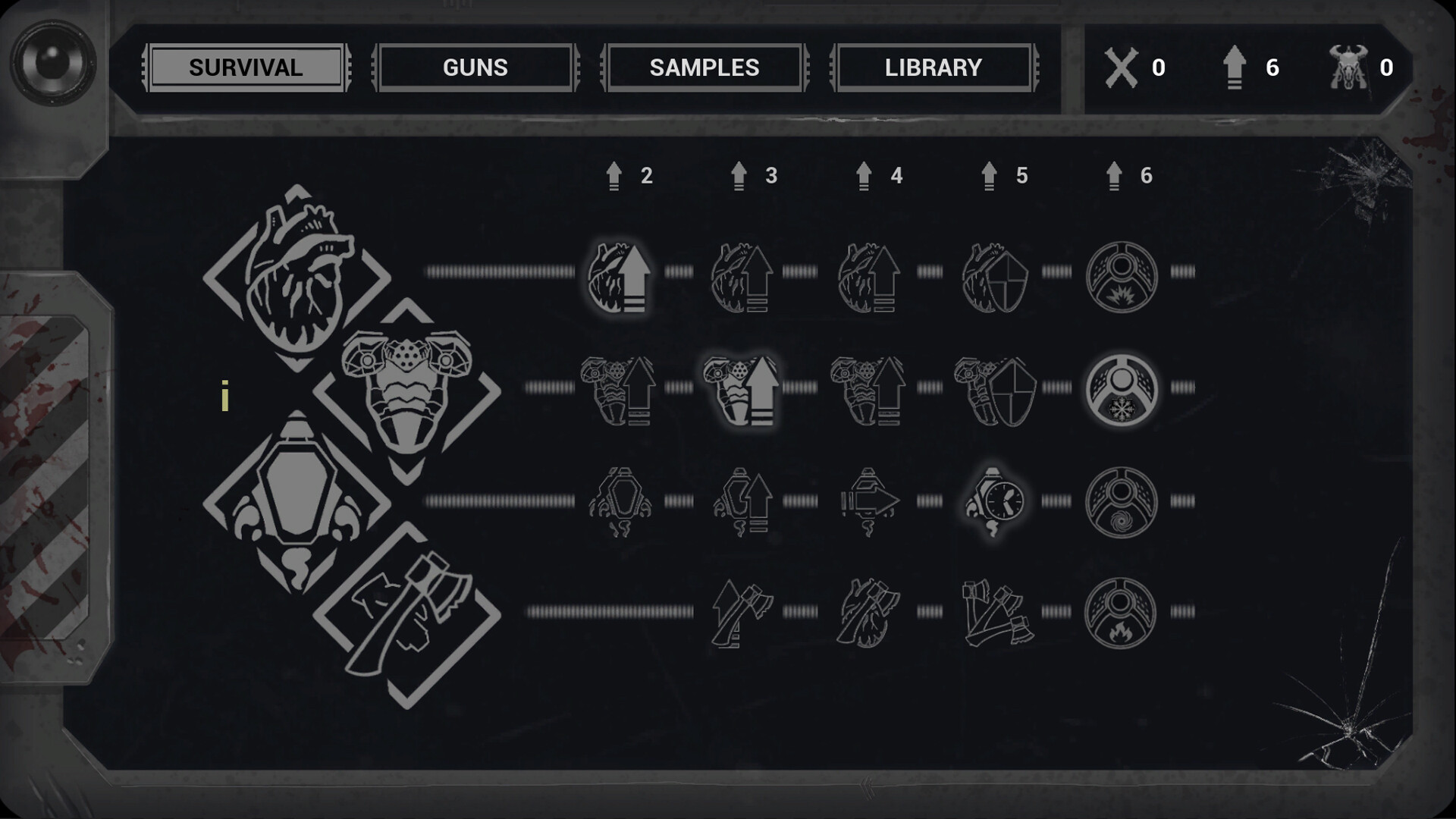
Task: Open the SAMPLES tab
Action: click(704, 67)
